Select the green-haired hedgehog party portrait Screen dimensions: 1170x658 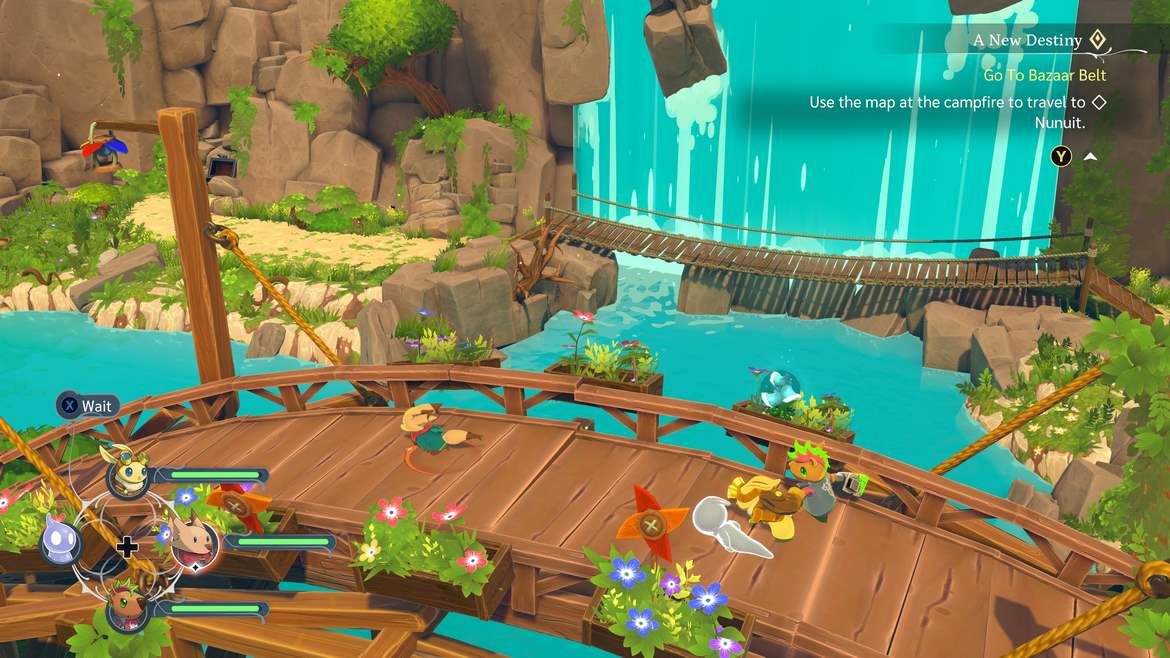pyautogui.click(x=127, y=606)
